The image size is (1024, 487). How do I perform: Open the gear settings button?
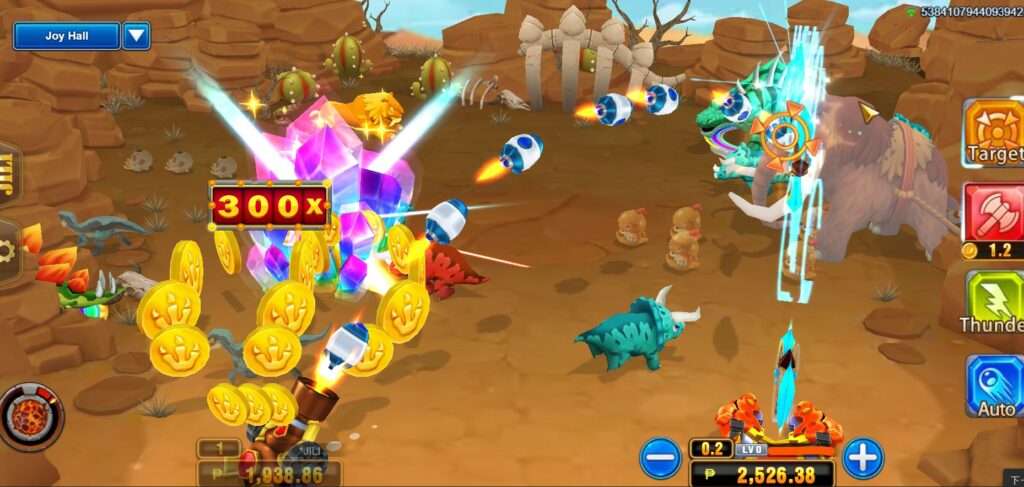[x=8, y=252]
